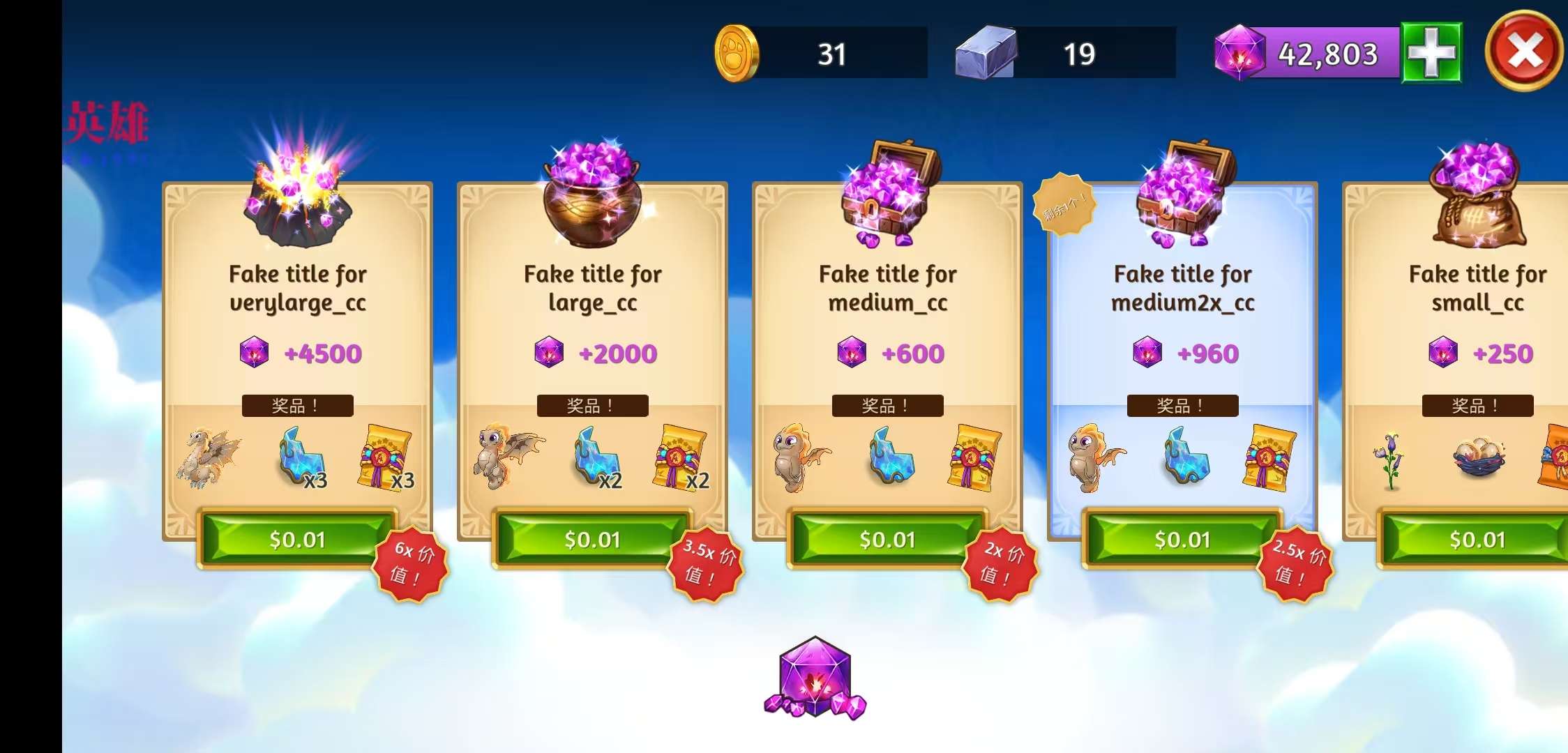Buy the small_cc pack with +250 gems

pos(1476,540)
